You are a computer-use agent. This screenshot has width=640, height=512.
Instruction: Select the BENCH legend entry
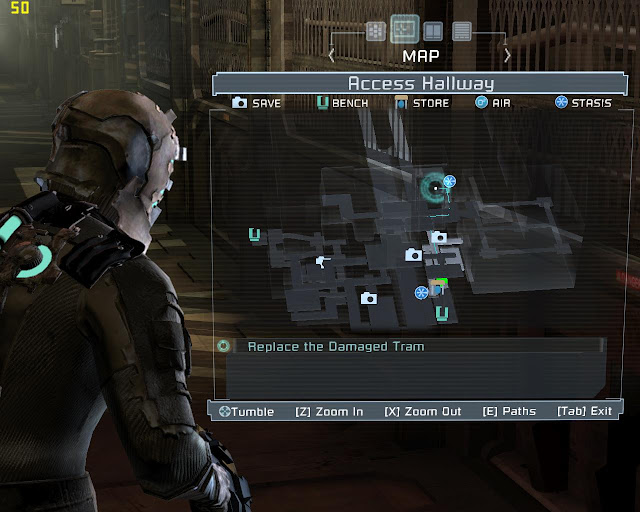[x=342, y=103]
